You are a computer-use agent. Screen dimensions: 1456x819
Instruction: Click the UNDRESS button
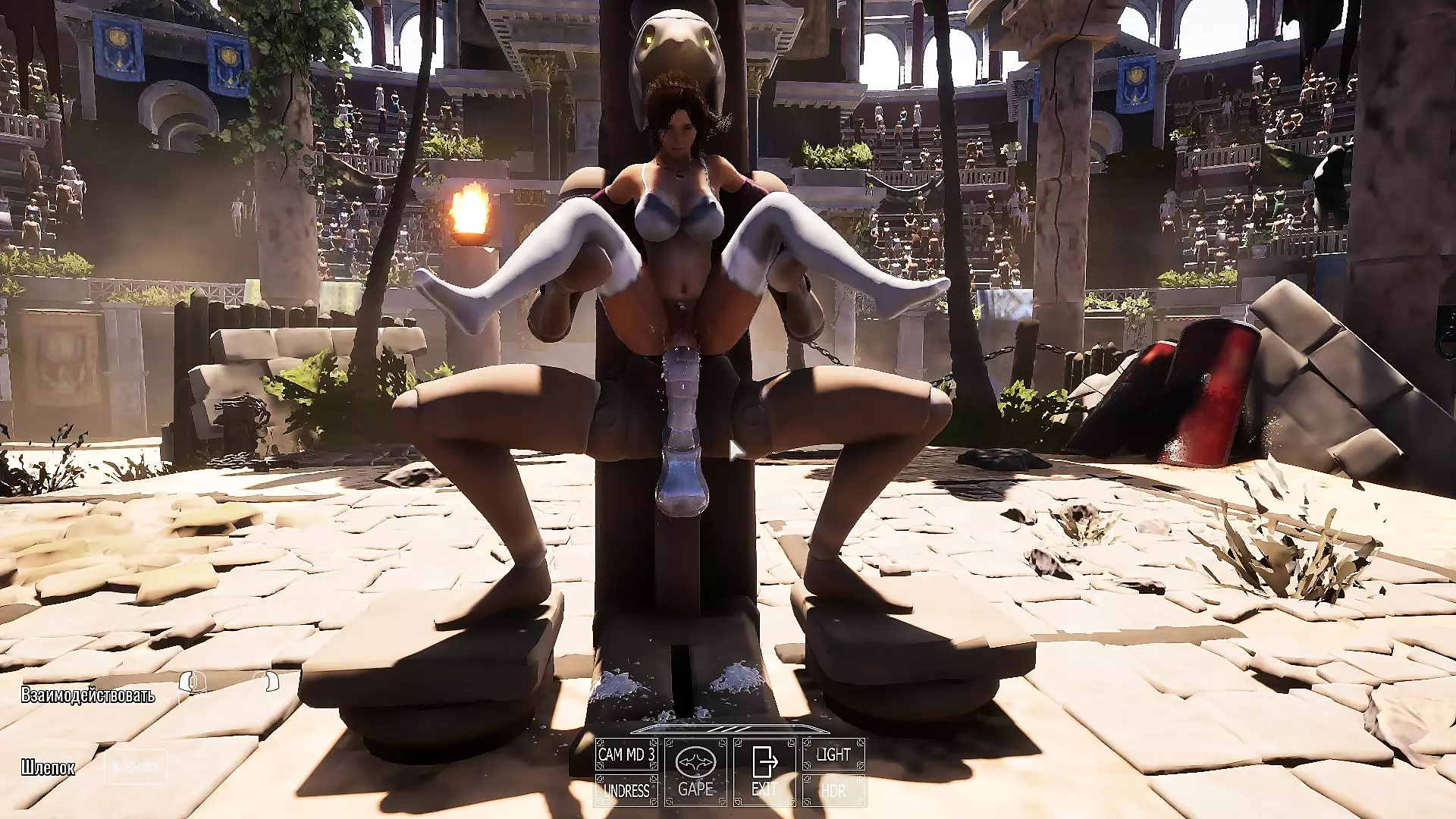(626, 790)
